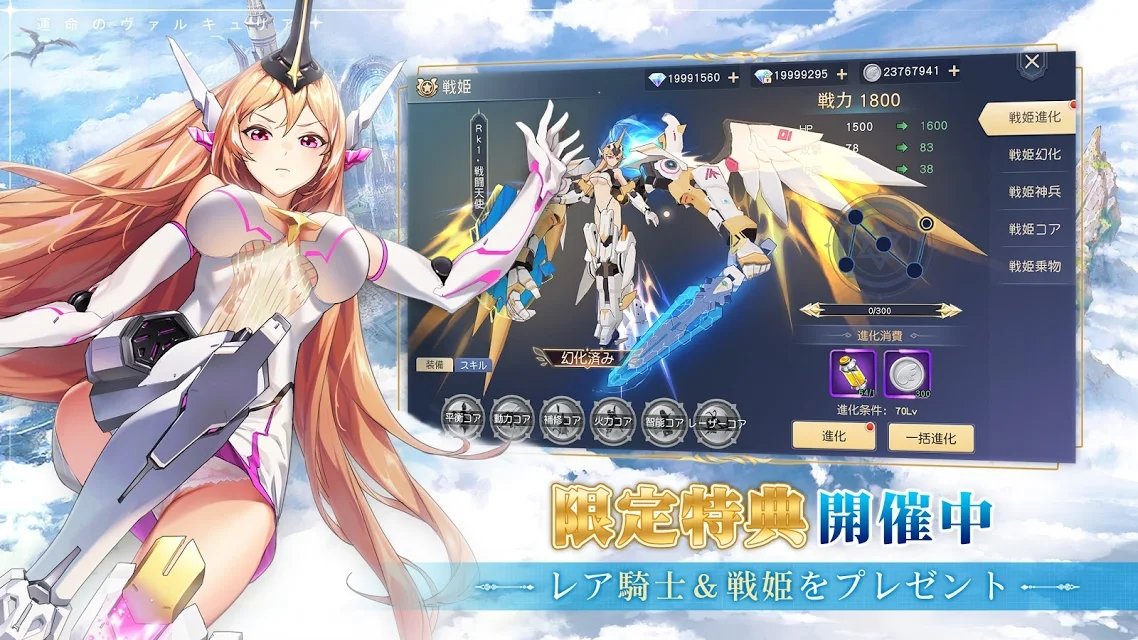Select the 平衡コア core slot
The width and height of the screenshot is (1138, 640).
click(x=461, y=415)
